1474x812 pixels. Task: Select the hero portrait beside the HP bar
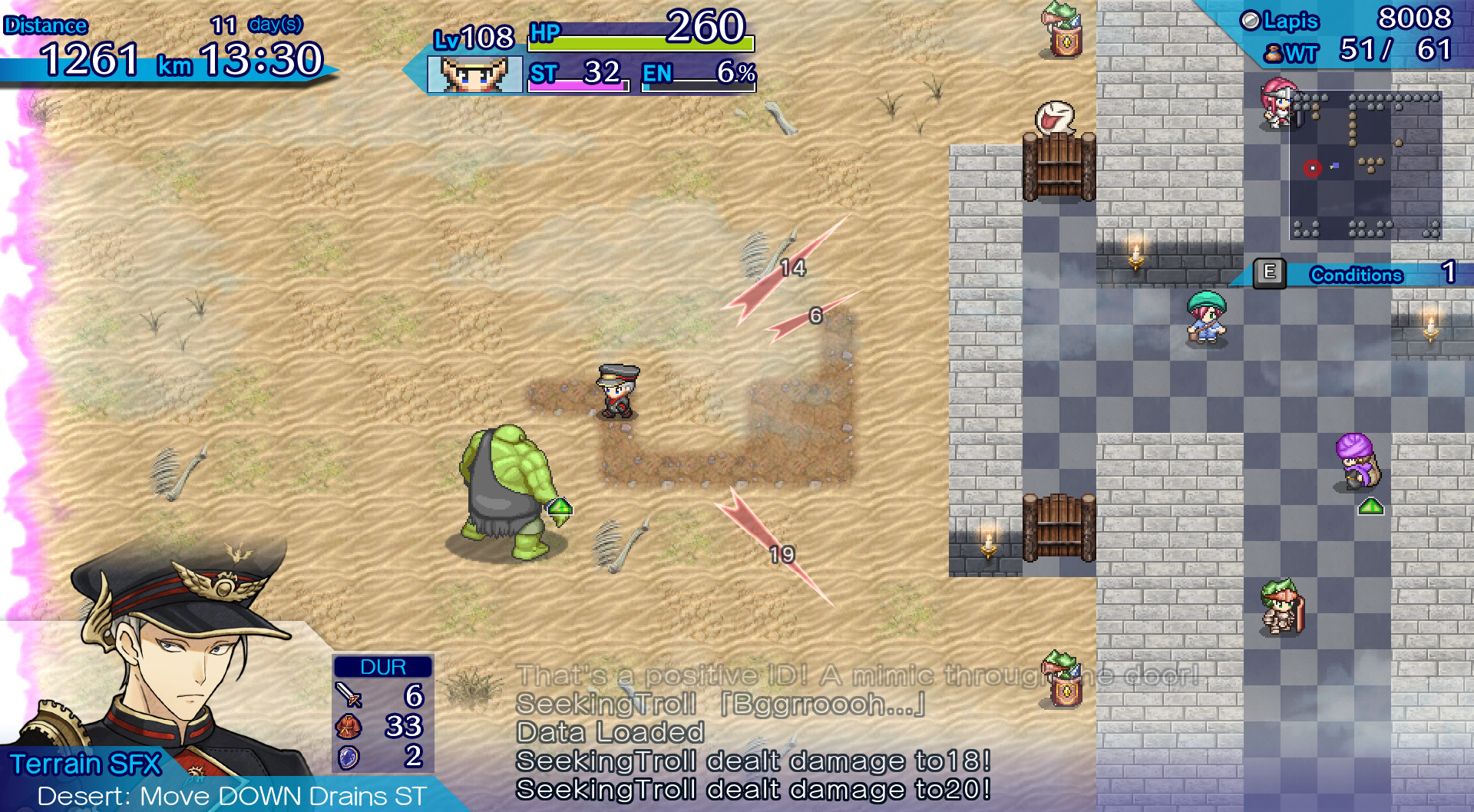click(474, 75)
